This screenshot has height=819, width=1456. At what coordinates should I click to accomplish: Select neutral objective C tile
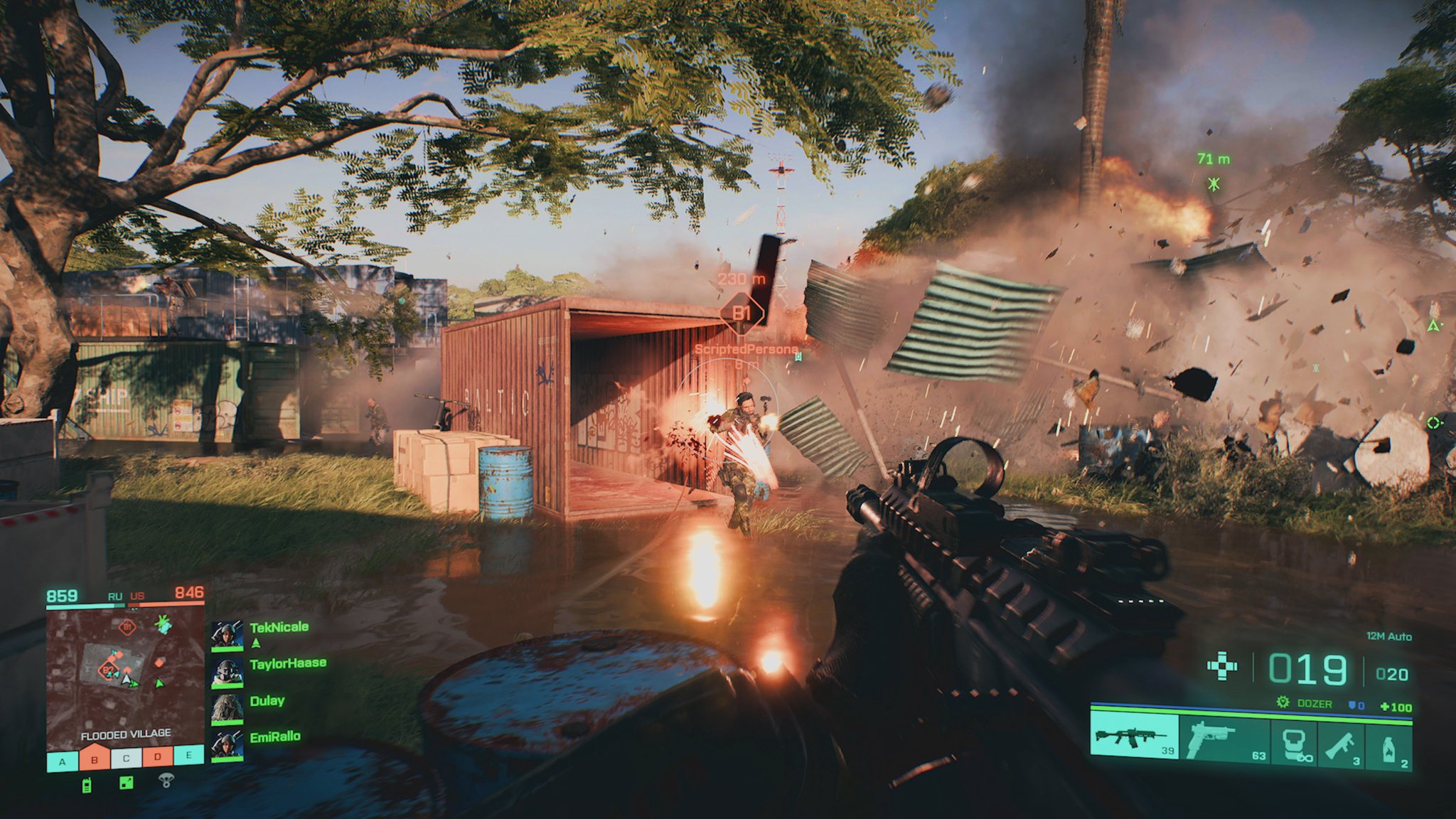pyautogui.click(x=126, y=759)
